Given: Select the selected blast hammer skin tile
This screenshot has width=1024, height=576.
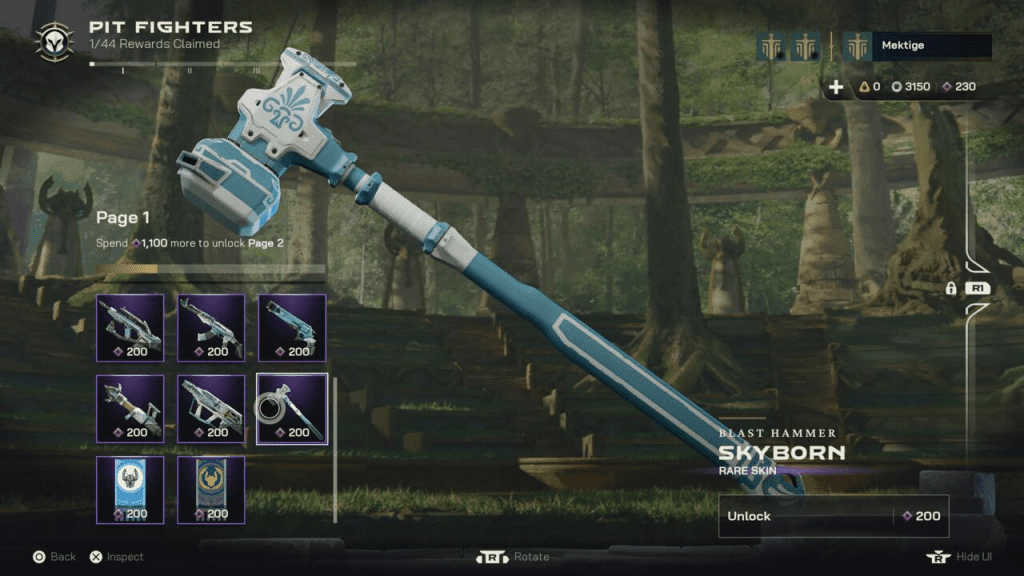Looking at the screenshot, I should coord(292,408).
